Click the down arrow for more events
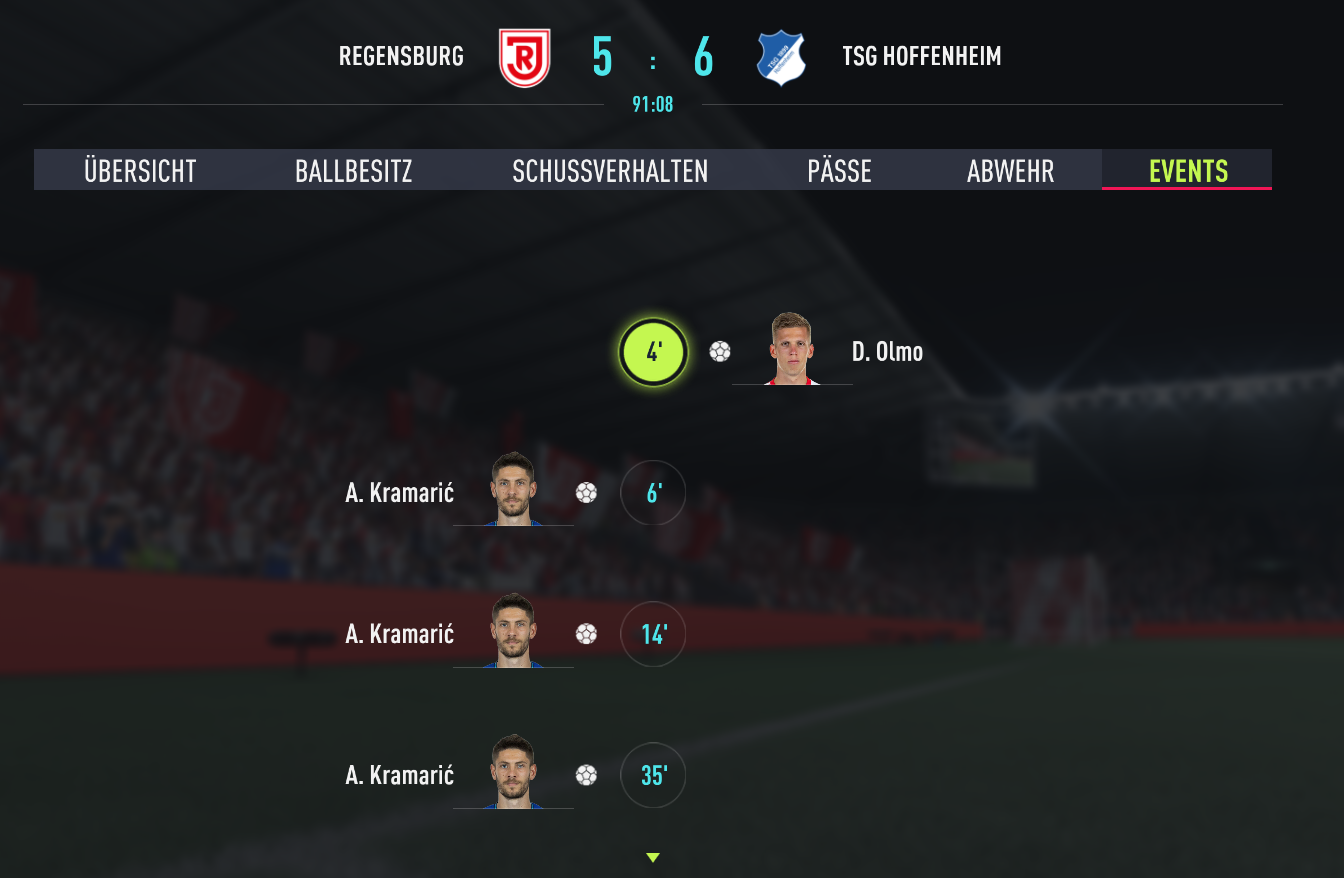The image size is (1344, 878). (x=653, y=857)
